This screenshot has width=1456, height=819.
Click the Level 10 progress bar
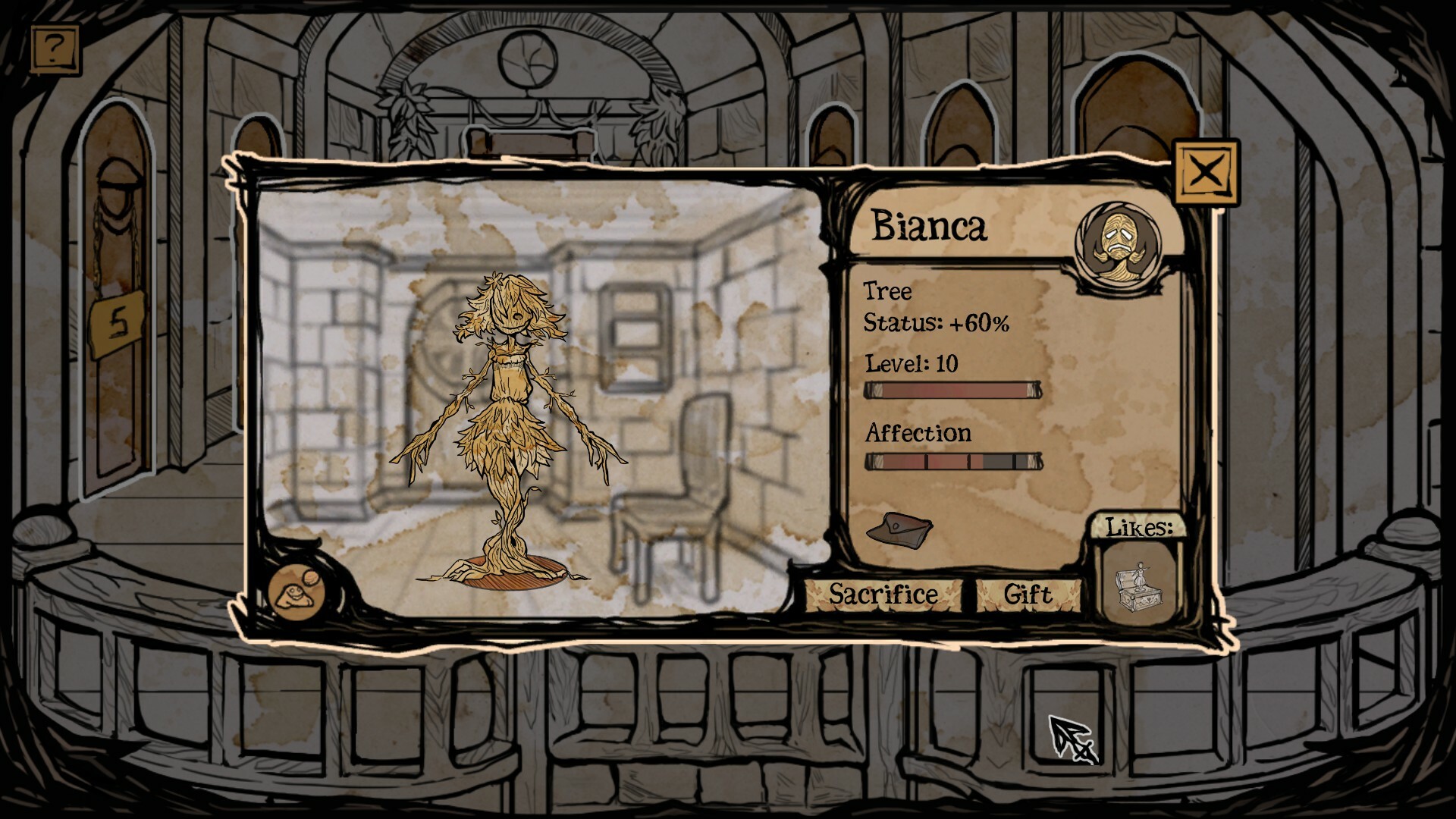pos(952,389)
